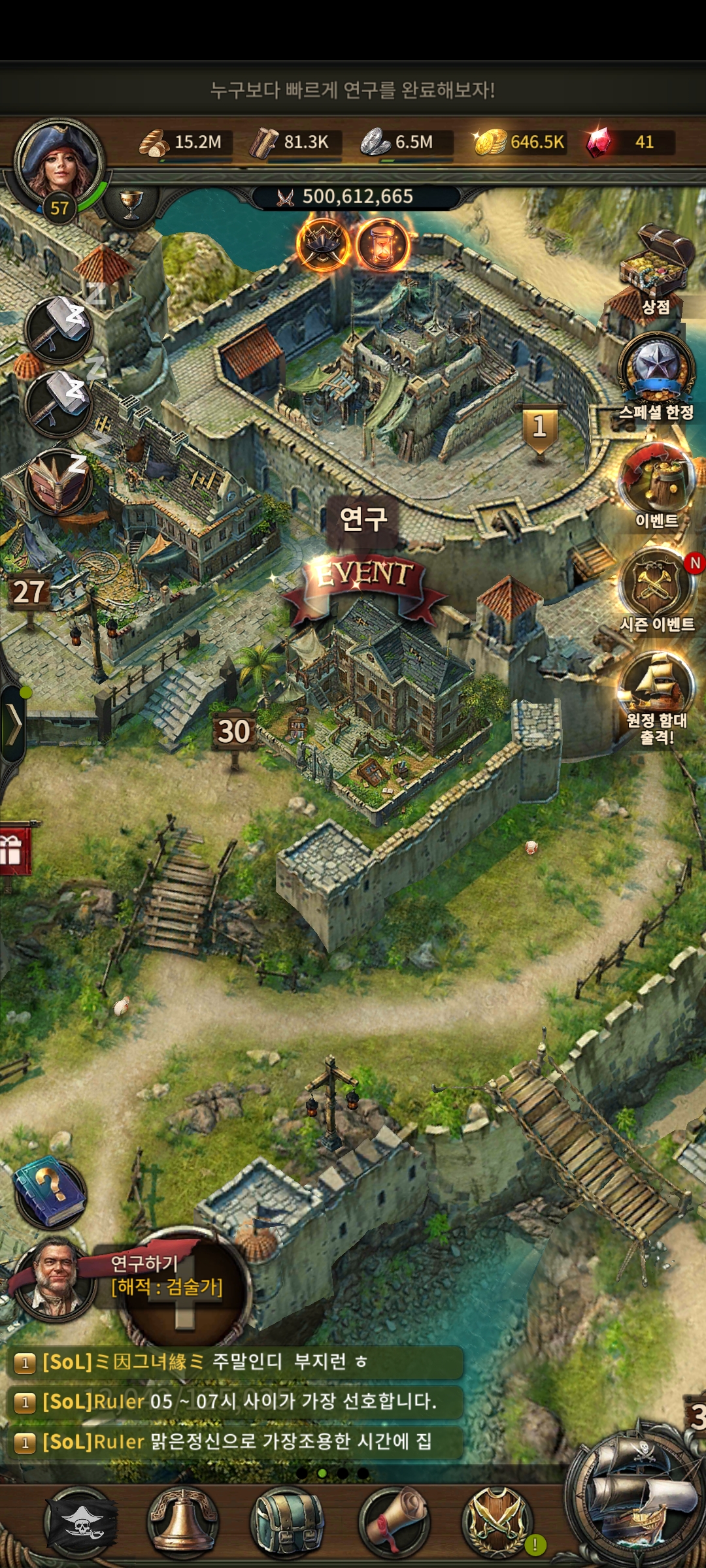Image resolution: width=706 pixels, height=1568 pixels.
Task: Open the 이벤트 barrel menu
Action: (x=656, y=477)
